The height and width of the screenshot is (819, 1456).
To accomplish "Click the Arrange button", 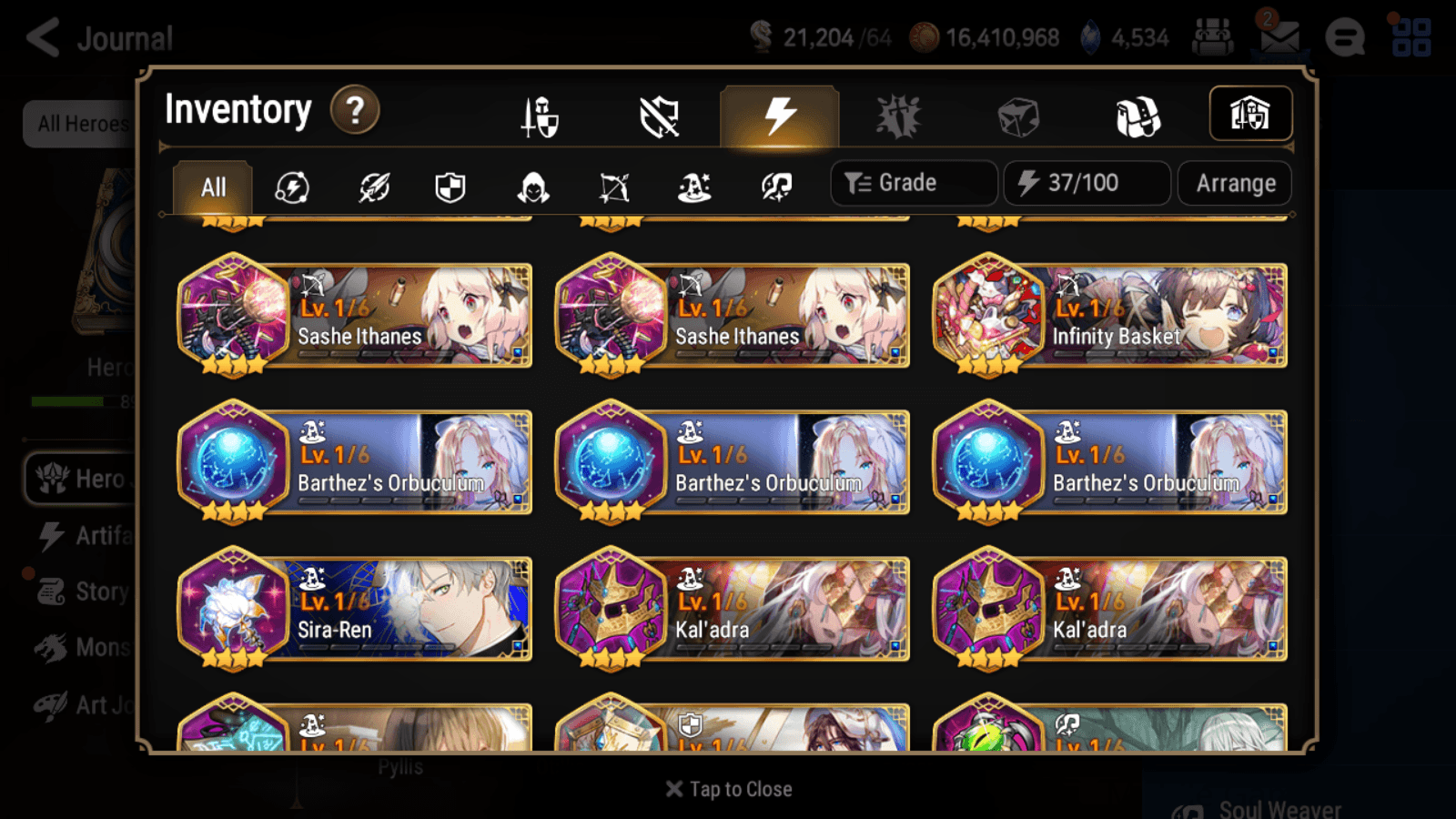I will [x=1234, y=183].
